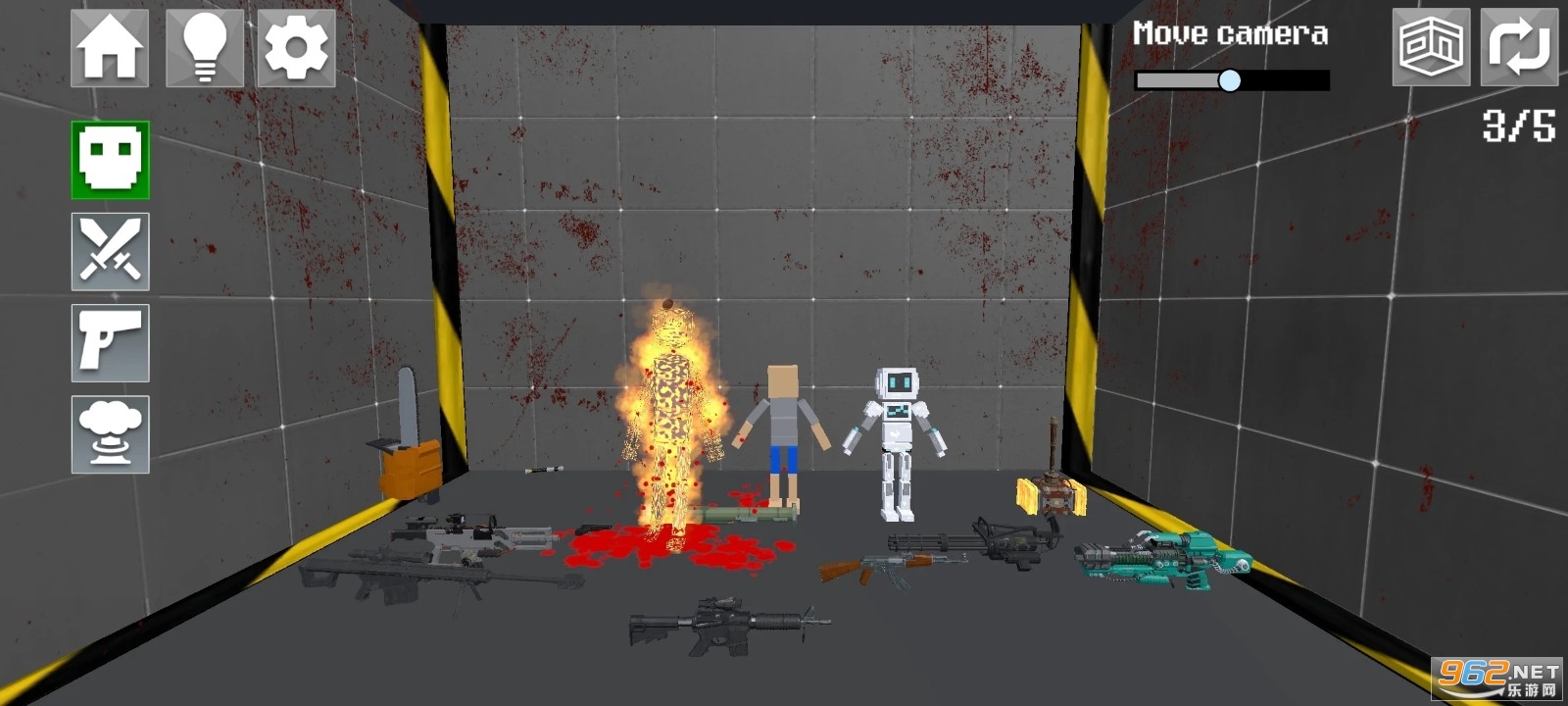Click the M4 carbine in the foreground

[x=725, y=625]
